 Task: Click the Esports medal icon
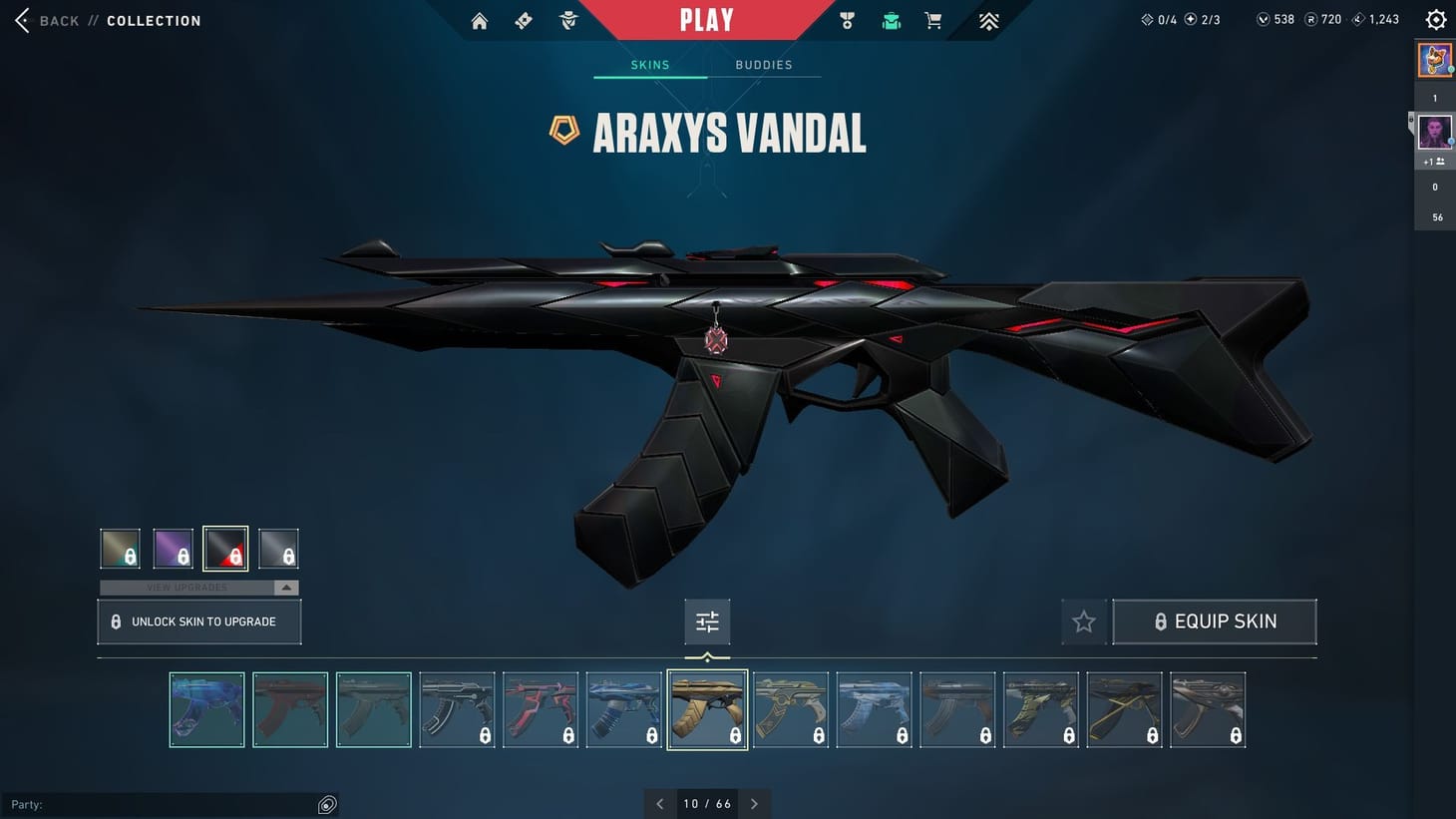click(847, 20)
